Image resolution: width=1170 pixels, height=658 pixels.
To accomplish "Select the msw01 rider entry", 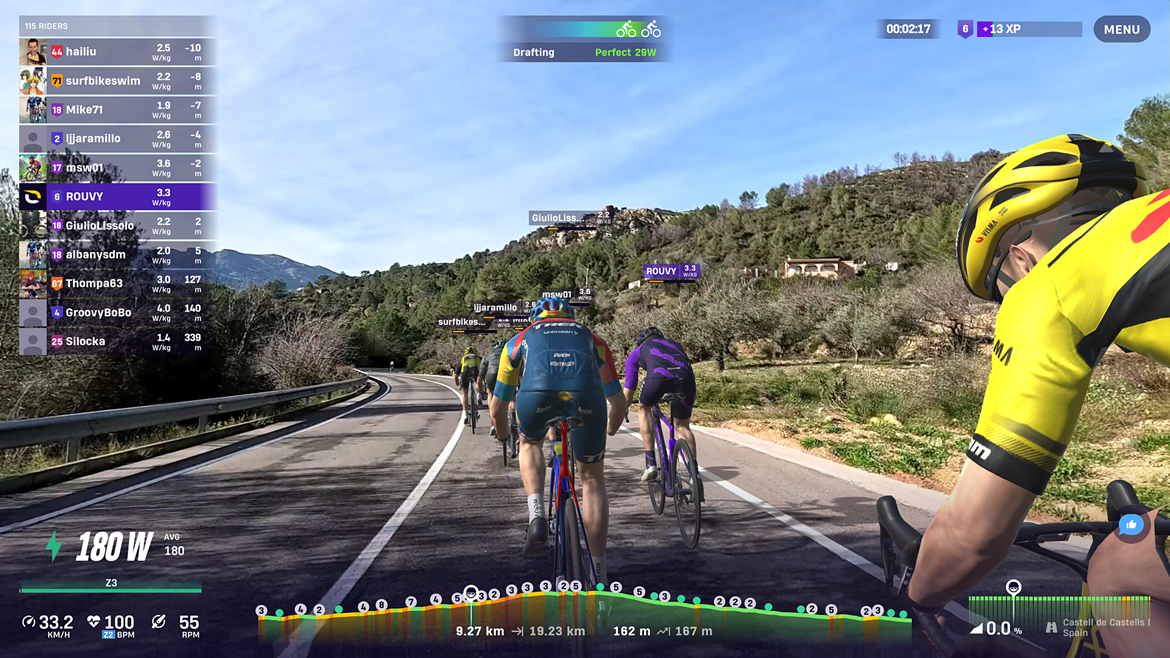I will click(x=117, y=168).
